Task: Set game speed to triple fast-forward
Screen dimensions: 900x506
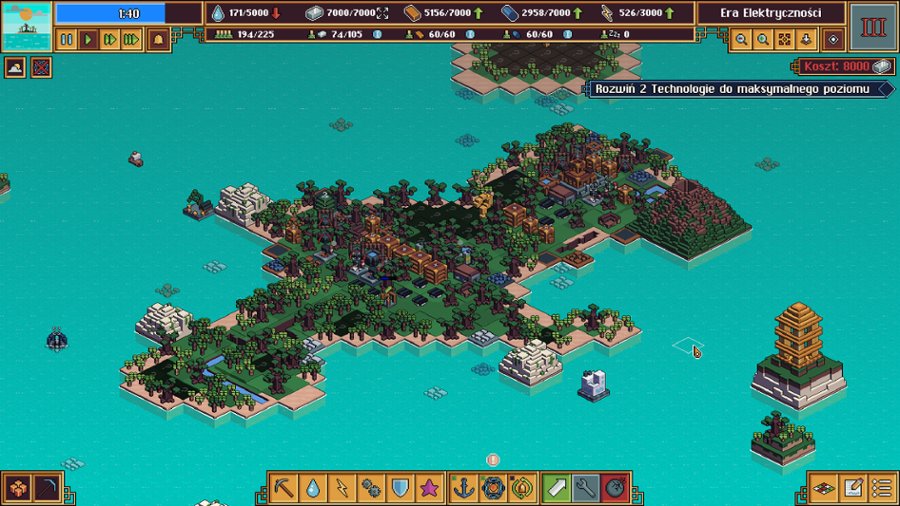Action: tap(132, 40)
